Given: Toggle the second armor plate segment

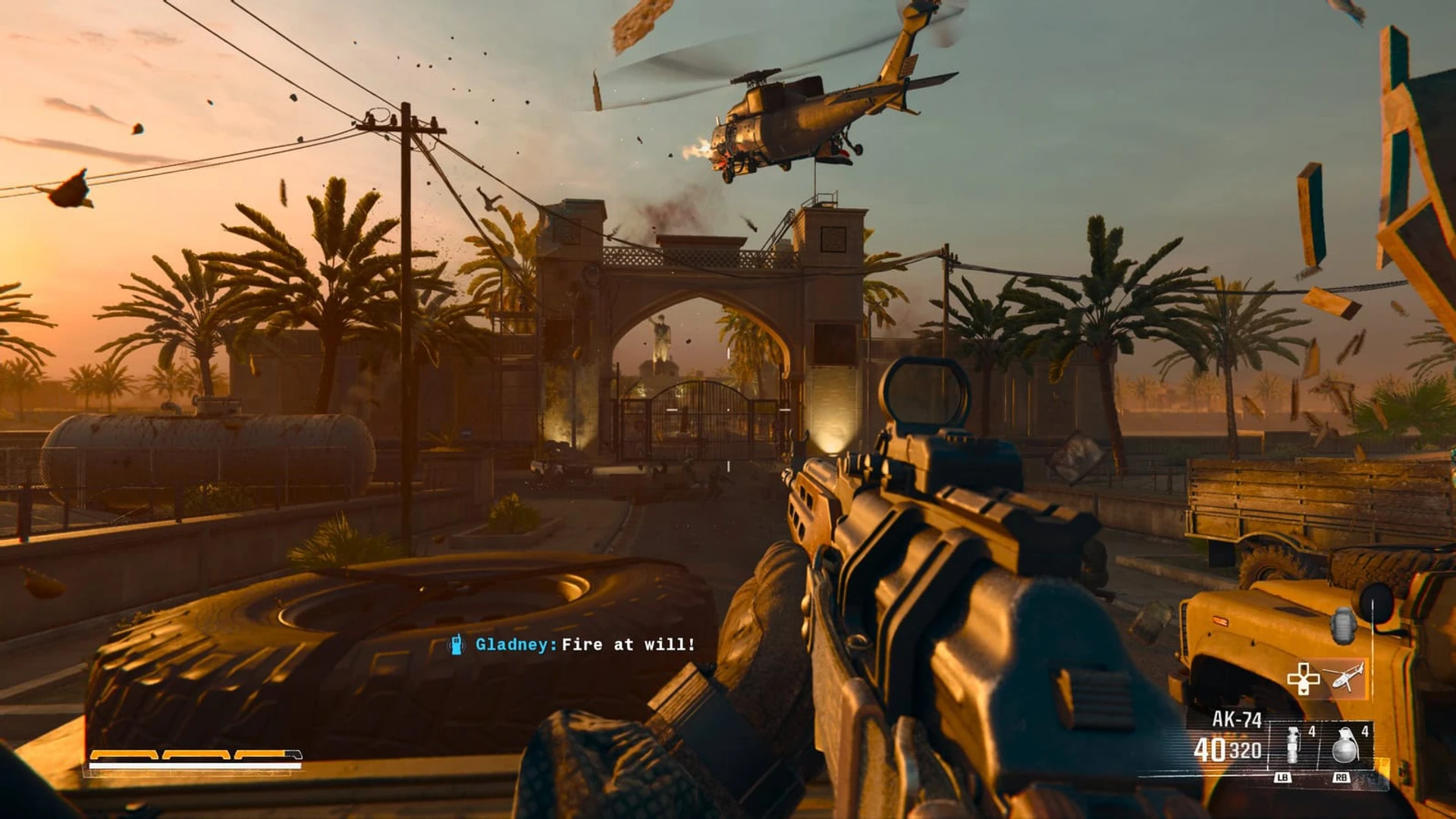Looking at the screenshot, I should pos(195,755).
